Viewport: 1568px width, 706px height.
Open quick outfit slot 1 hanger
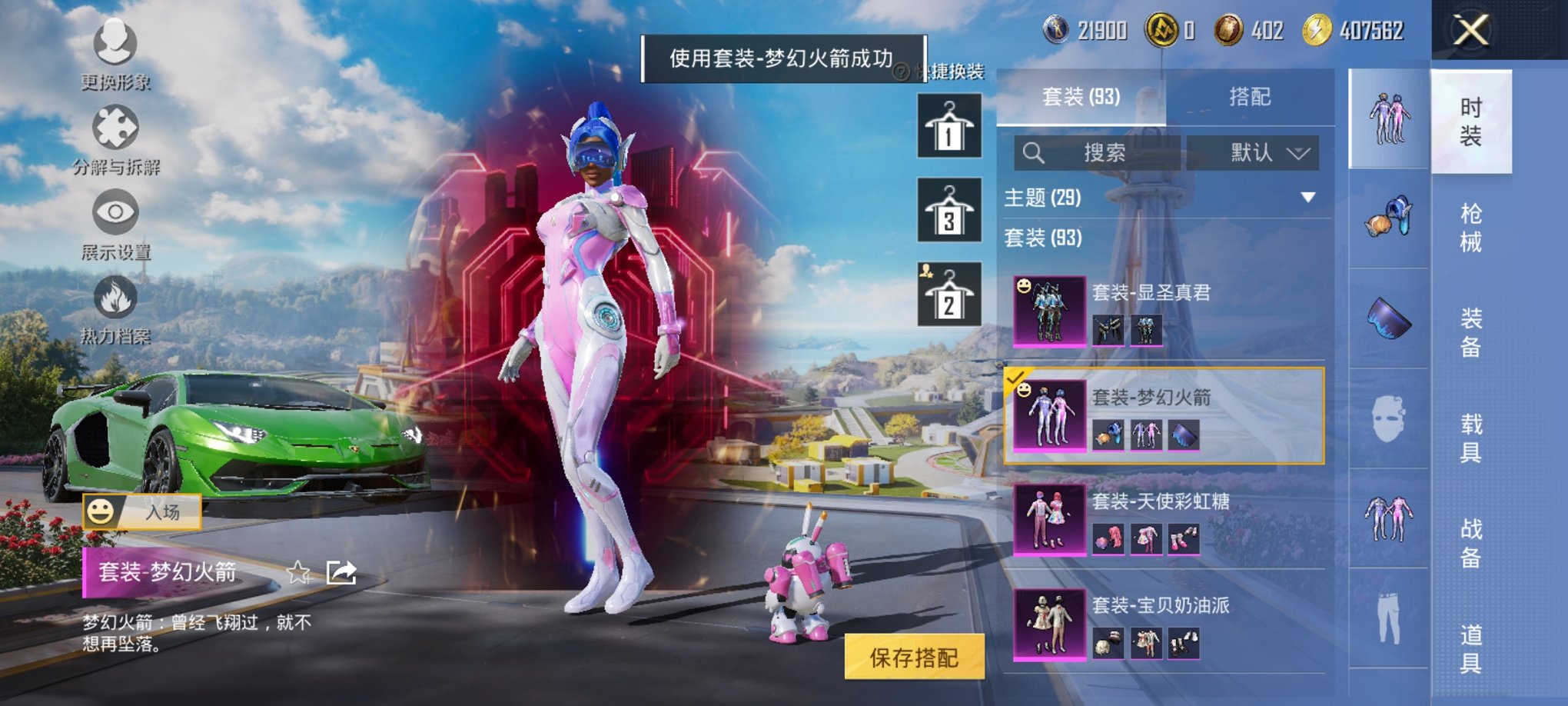click(948, 125)
